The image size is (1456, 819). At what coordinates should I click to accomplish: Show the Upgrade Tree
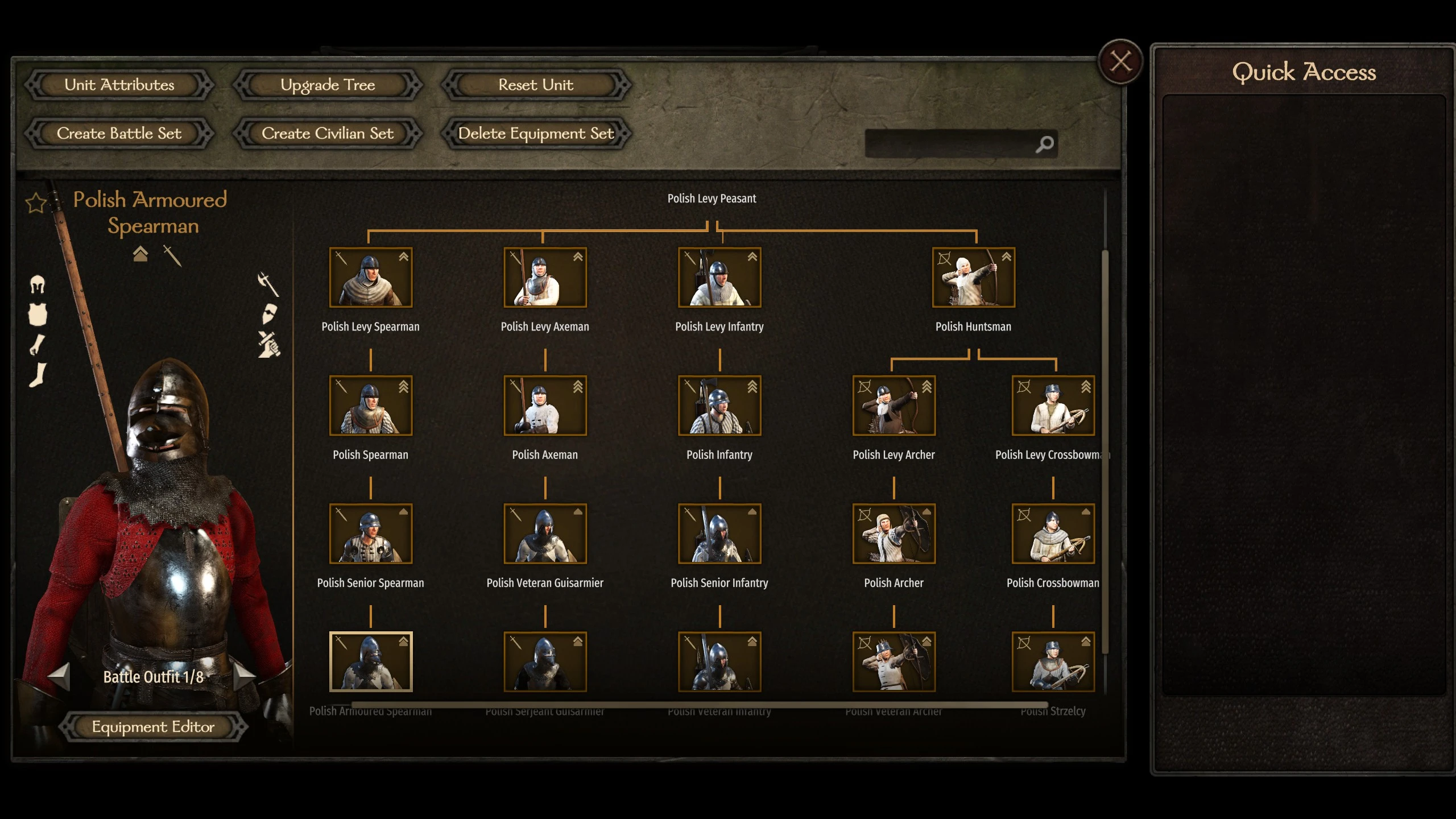click(328, 85)
